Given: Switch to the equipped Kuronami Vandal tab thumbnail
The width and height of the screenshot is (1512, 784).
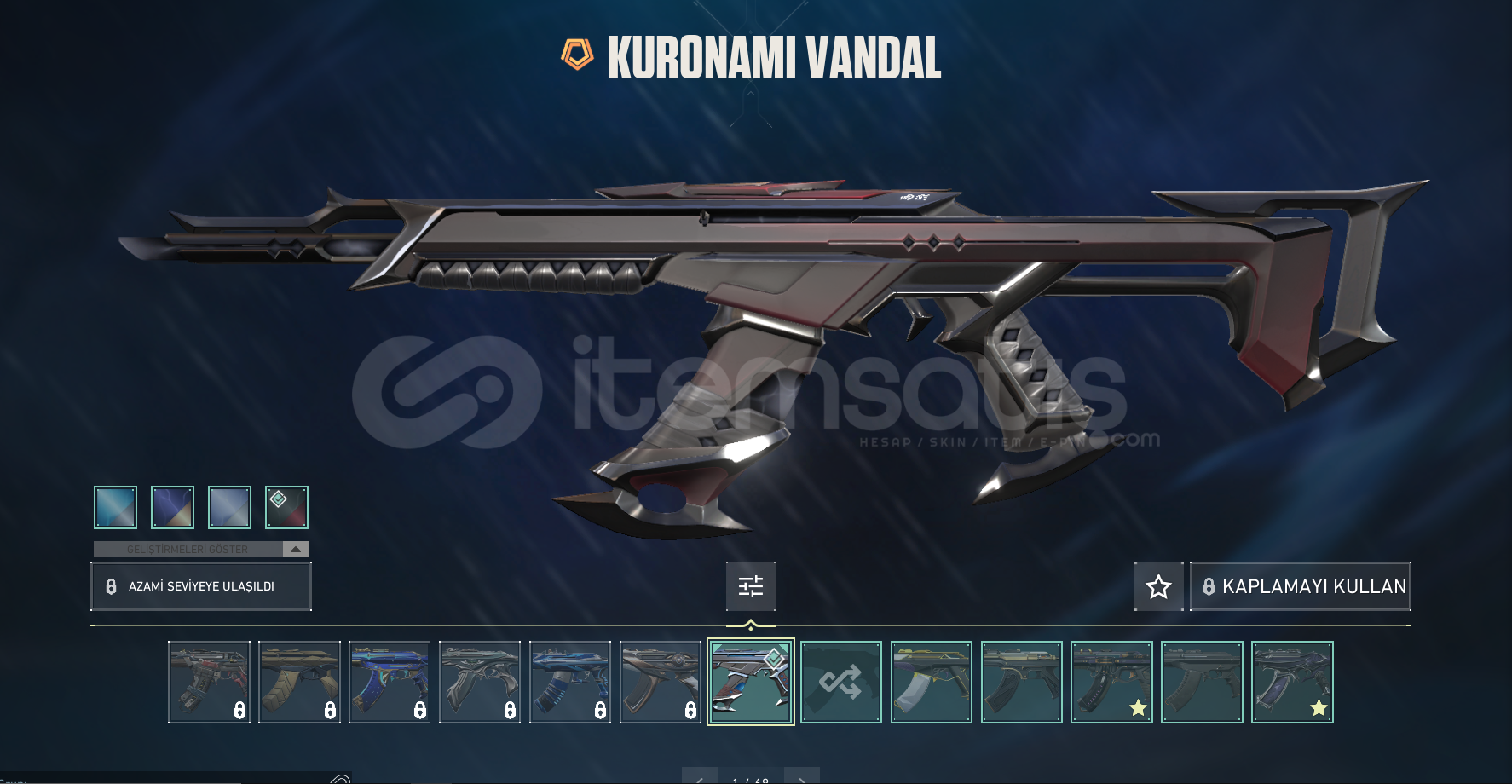Looking at the screenshot, I should [751, 682].
